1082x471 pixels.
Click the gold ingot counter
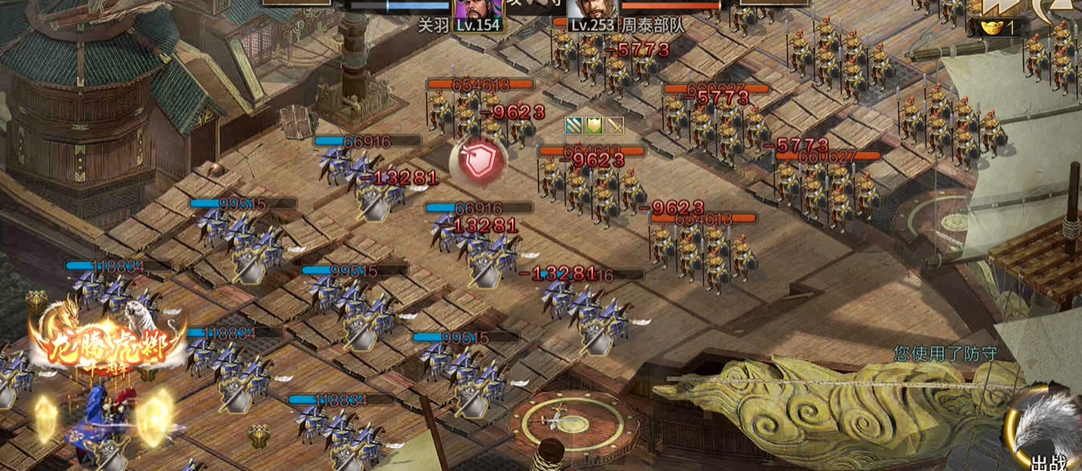click(x=996, y=27)
